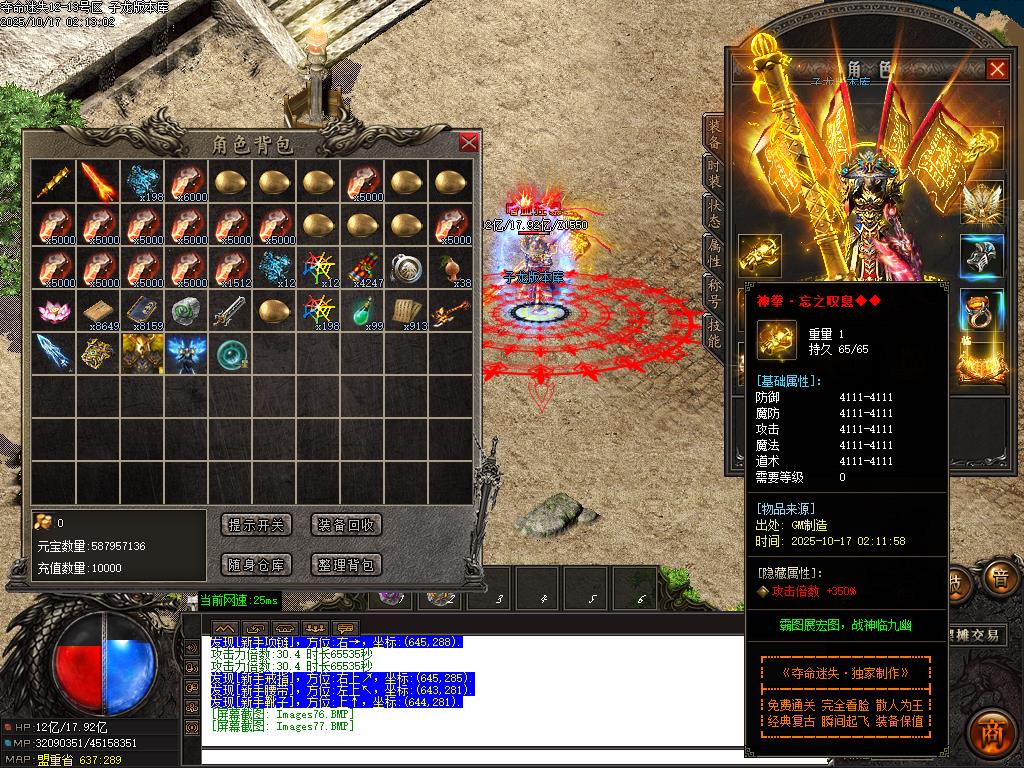The image size is (1024, 768).
Task: Switch to the 称号 titles tab
Action: (x=713, y=293)
